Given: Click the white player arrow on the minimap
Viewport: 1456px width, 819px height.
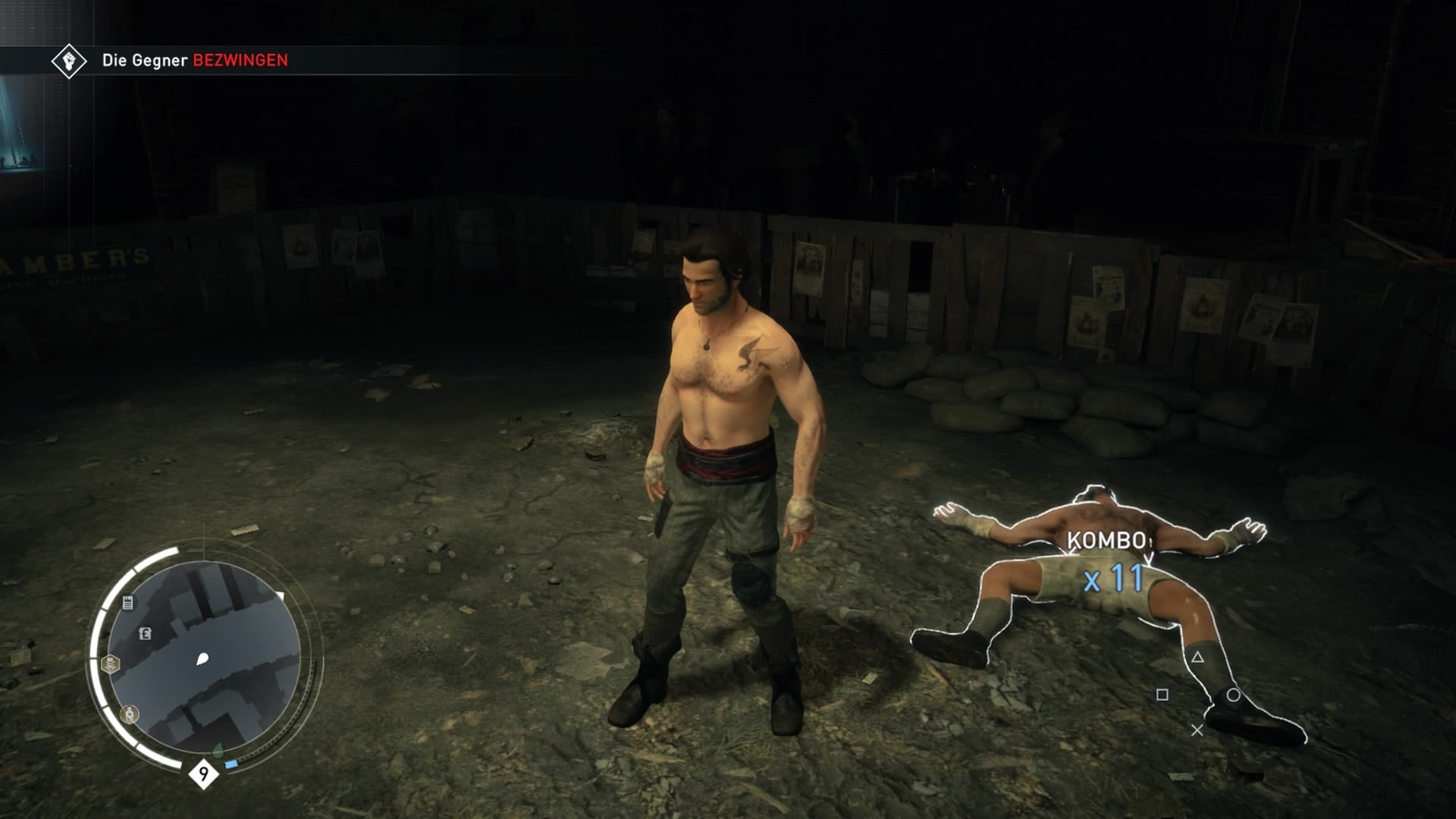Looking at the screenshot, I should [x=202, y=659].
